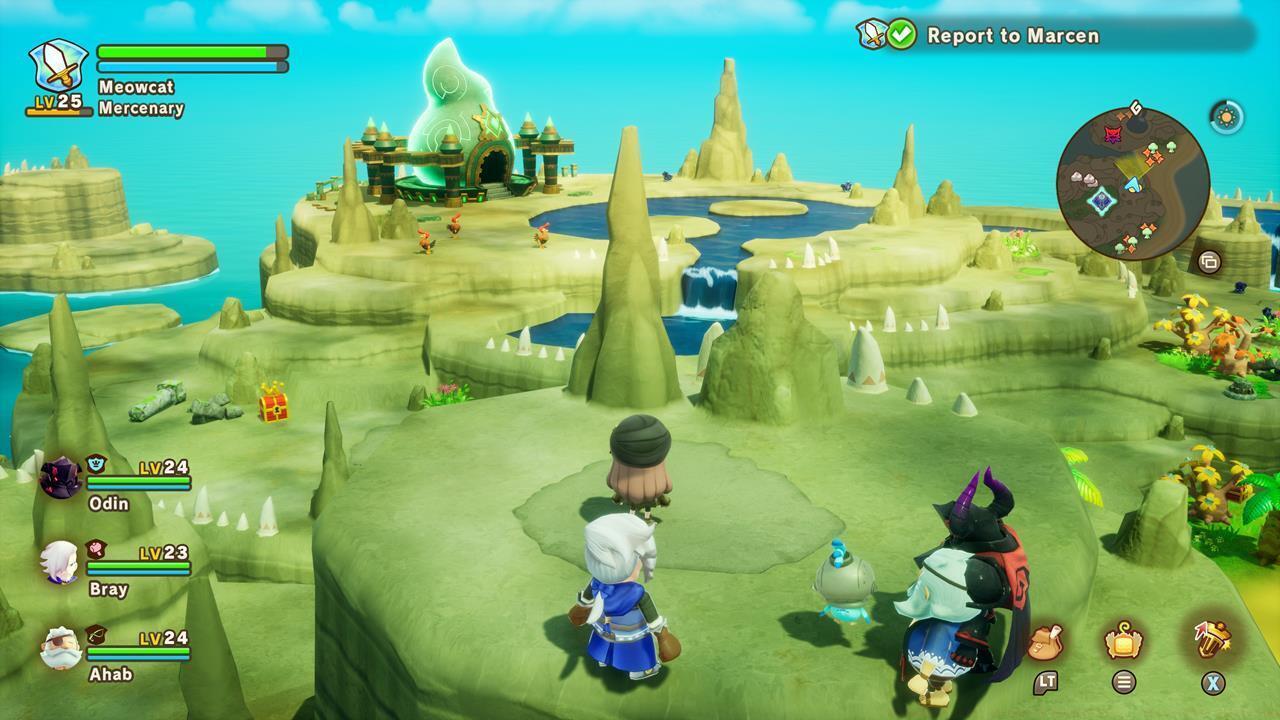Click Odin's shield badge icon
This screenshot has width=1280, height=720.
[94, 462]
